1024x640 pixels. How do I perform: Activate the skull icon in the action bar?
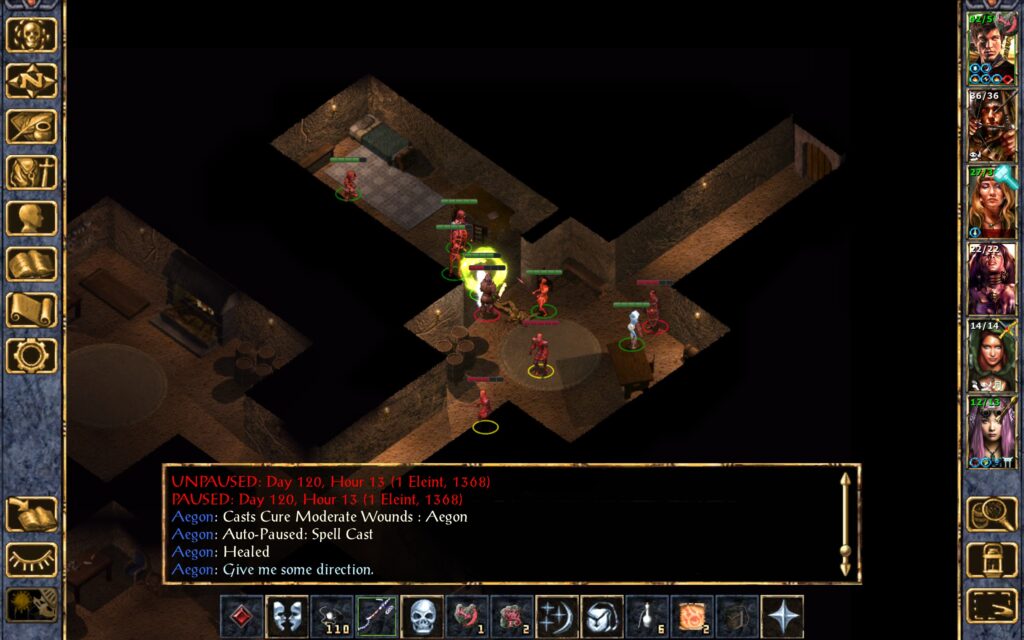421,617
